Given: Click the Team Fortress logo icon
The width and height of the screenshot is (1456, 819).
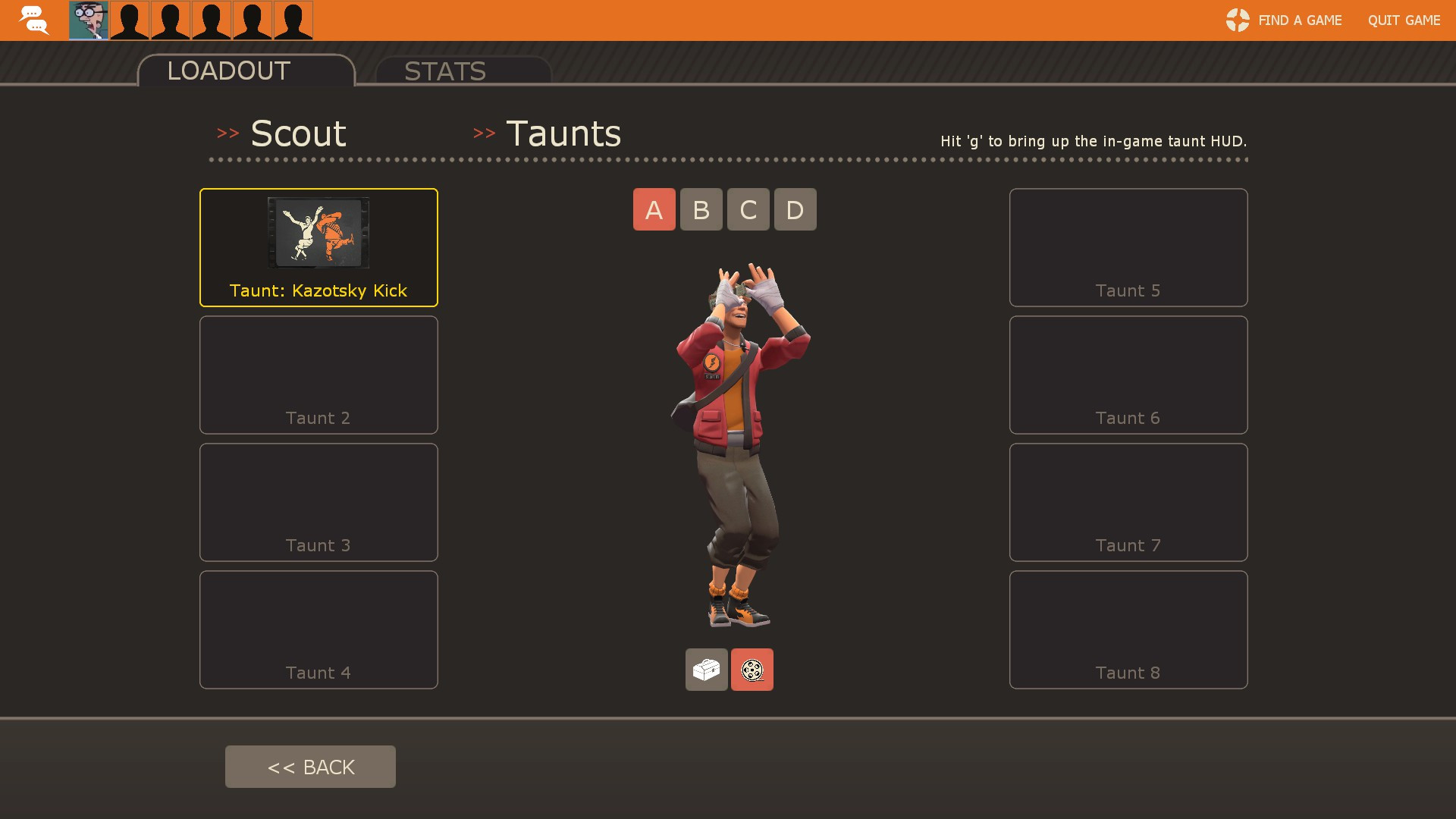Looking at the screenshot, I should click(1237, 20).
